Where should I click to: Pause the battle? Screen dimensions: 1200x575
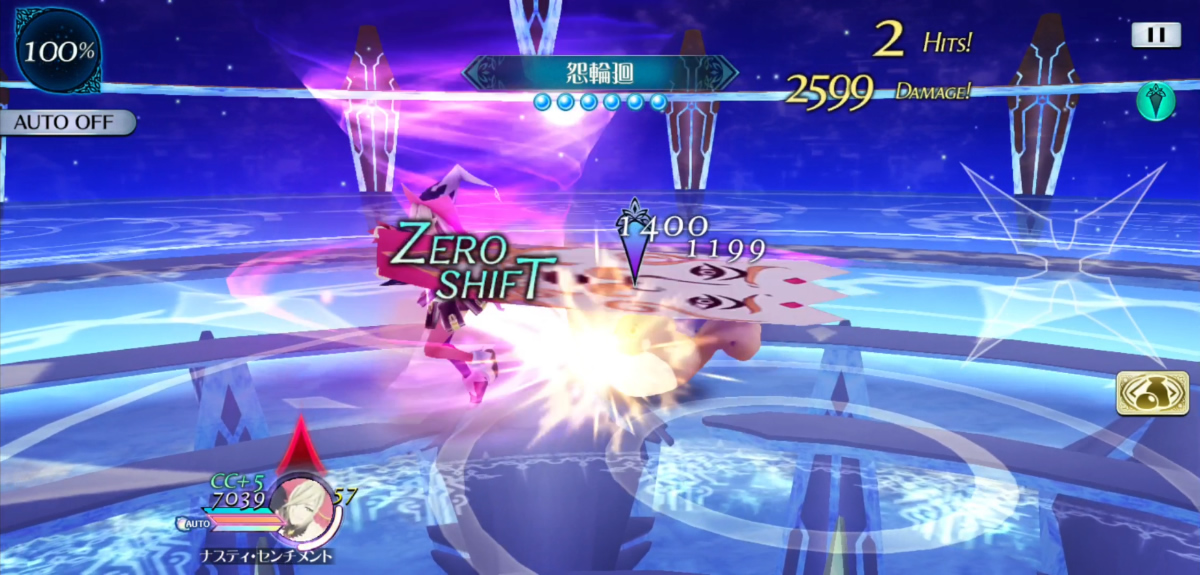[1155, 35]
